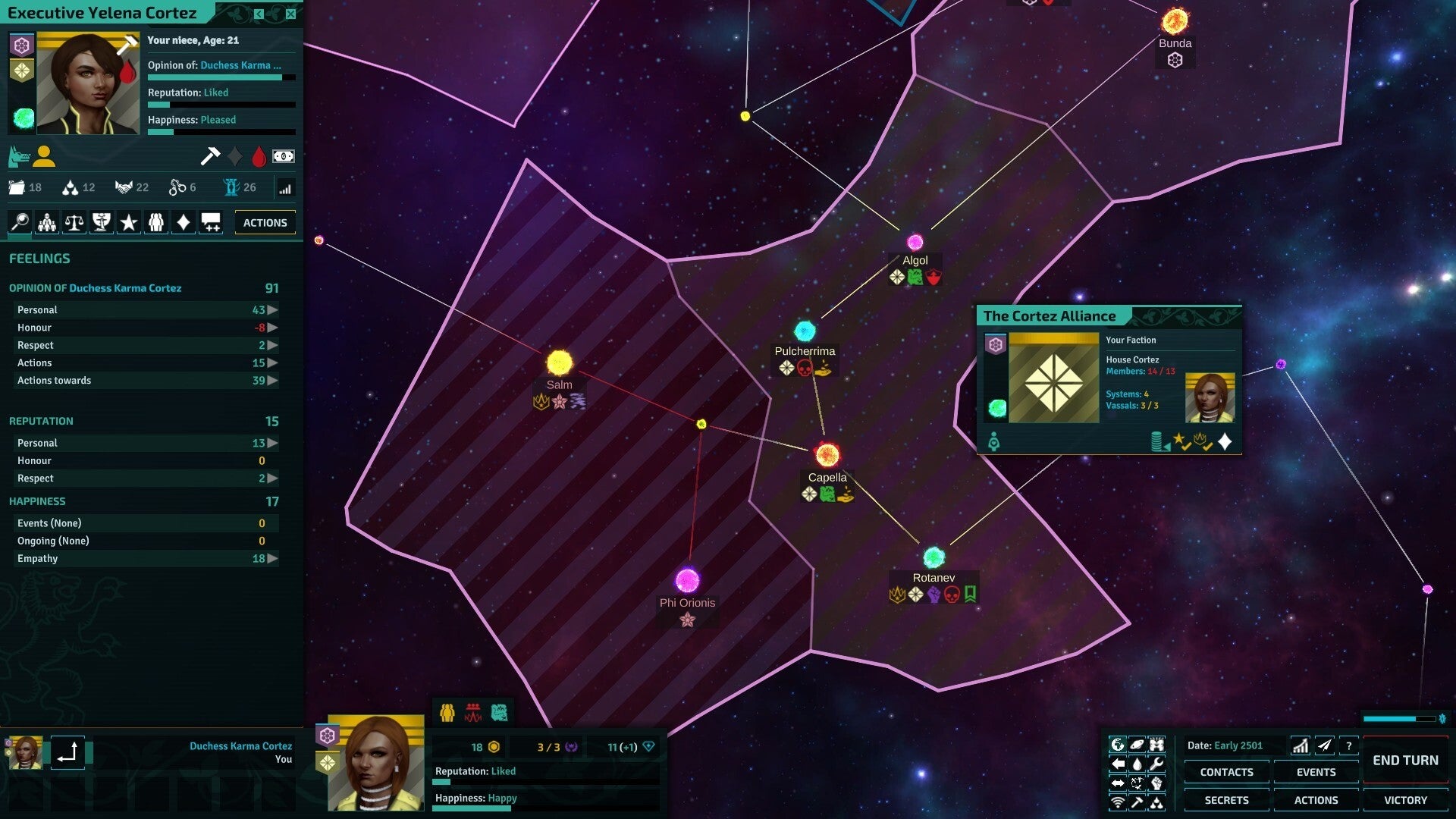The height and width of the screenshot is (819, 1456).
Task: Switch to the scales tab
Action: (x=74, y=222)
